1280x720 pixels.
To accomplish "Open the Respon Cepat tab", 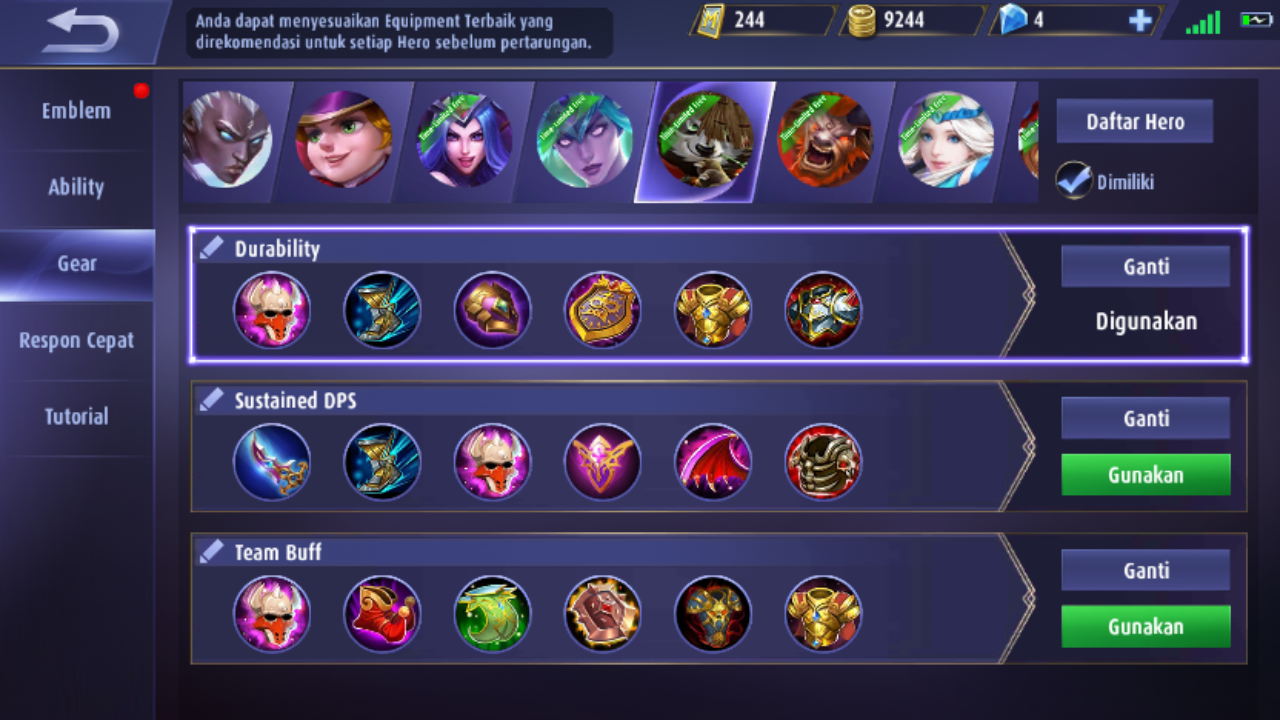I will [75, 340].
